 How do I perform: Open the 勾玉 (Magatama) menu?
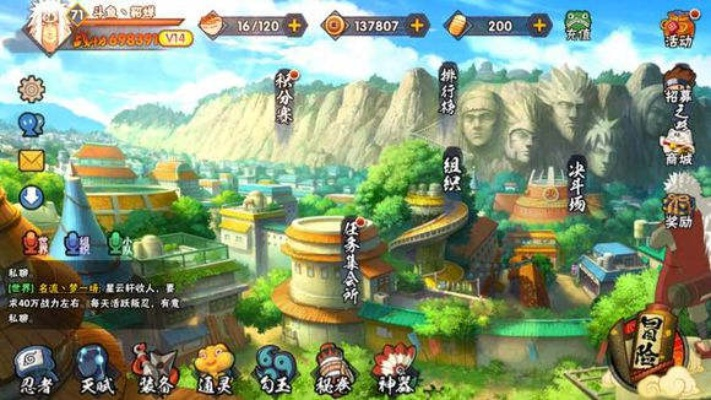(273, 368)
